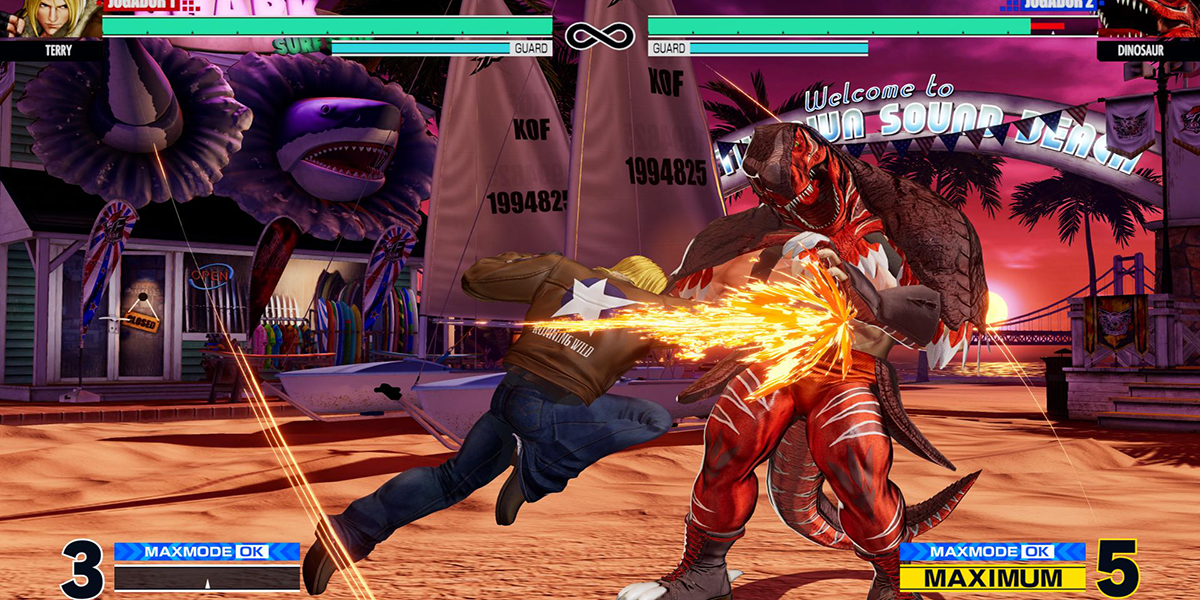Select Terry's character portrait
The height and width of the screenshot is (600, 1200).
tap(50, 18)
